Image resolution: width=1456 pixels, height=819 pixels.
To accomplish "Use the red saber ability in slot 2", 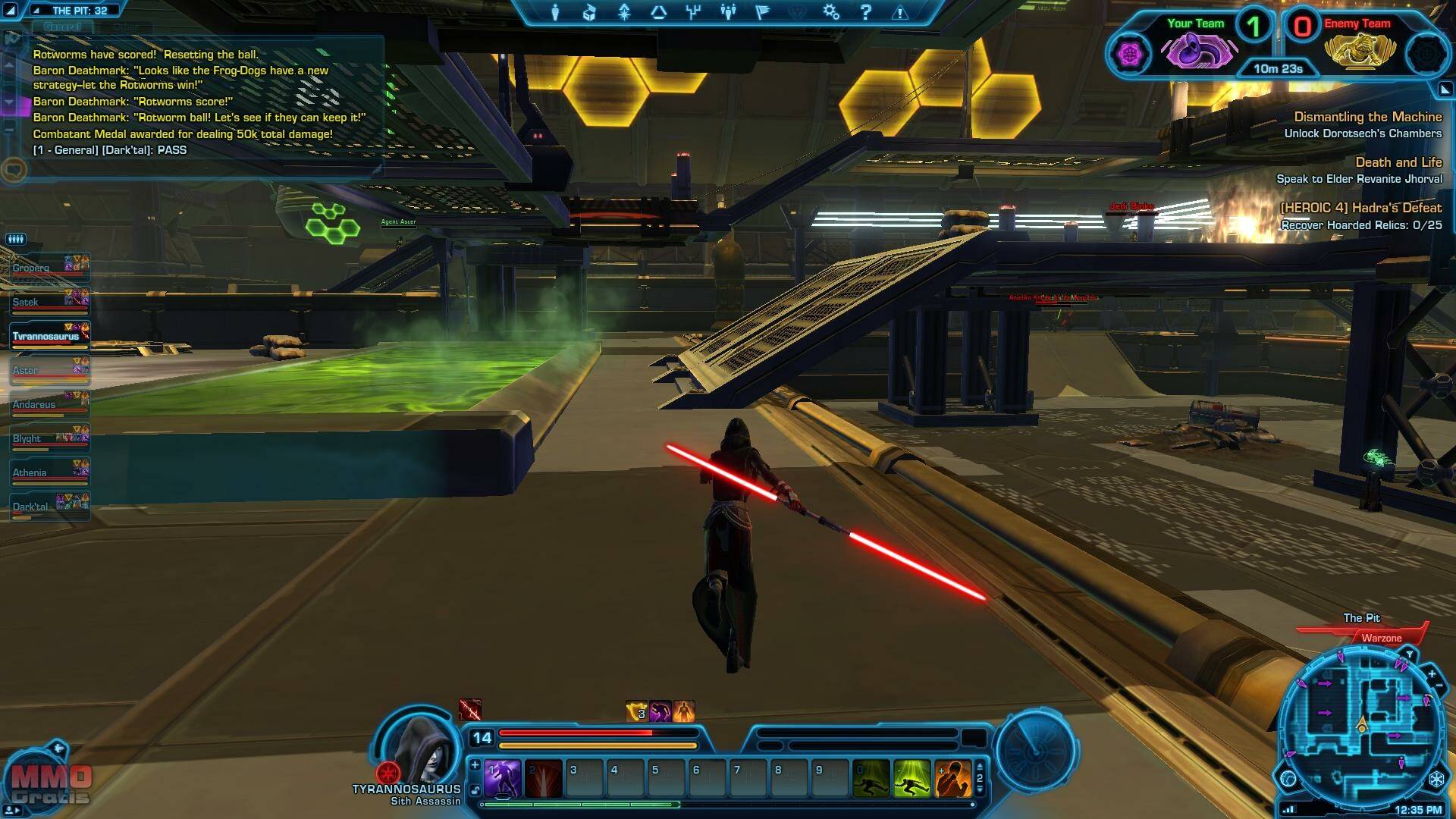I will pos(544,779).
